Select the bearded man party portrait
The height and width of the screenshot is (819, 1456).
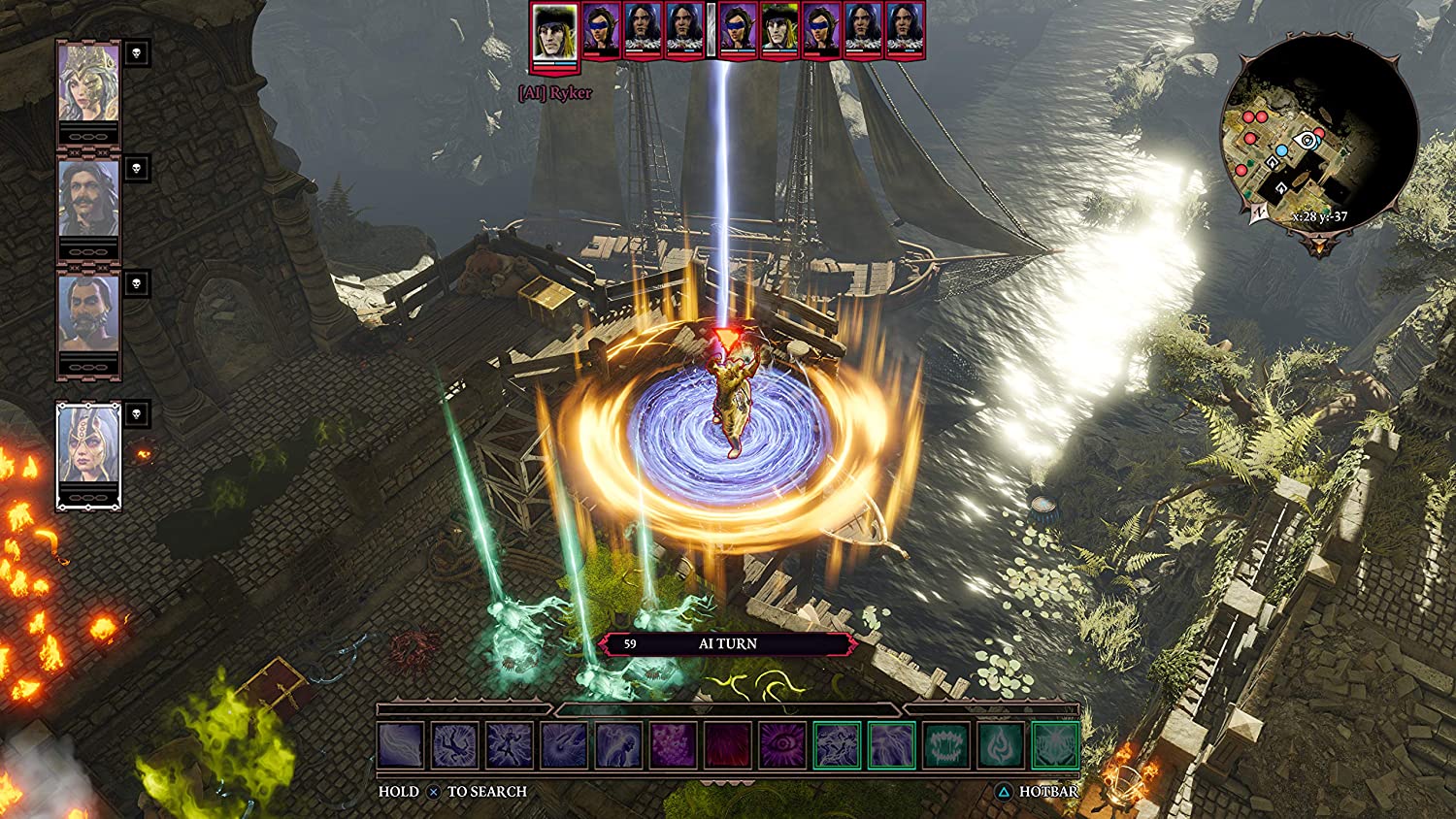click(89, 313)
